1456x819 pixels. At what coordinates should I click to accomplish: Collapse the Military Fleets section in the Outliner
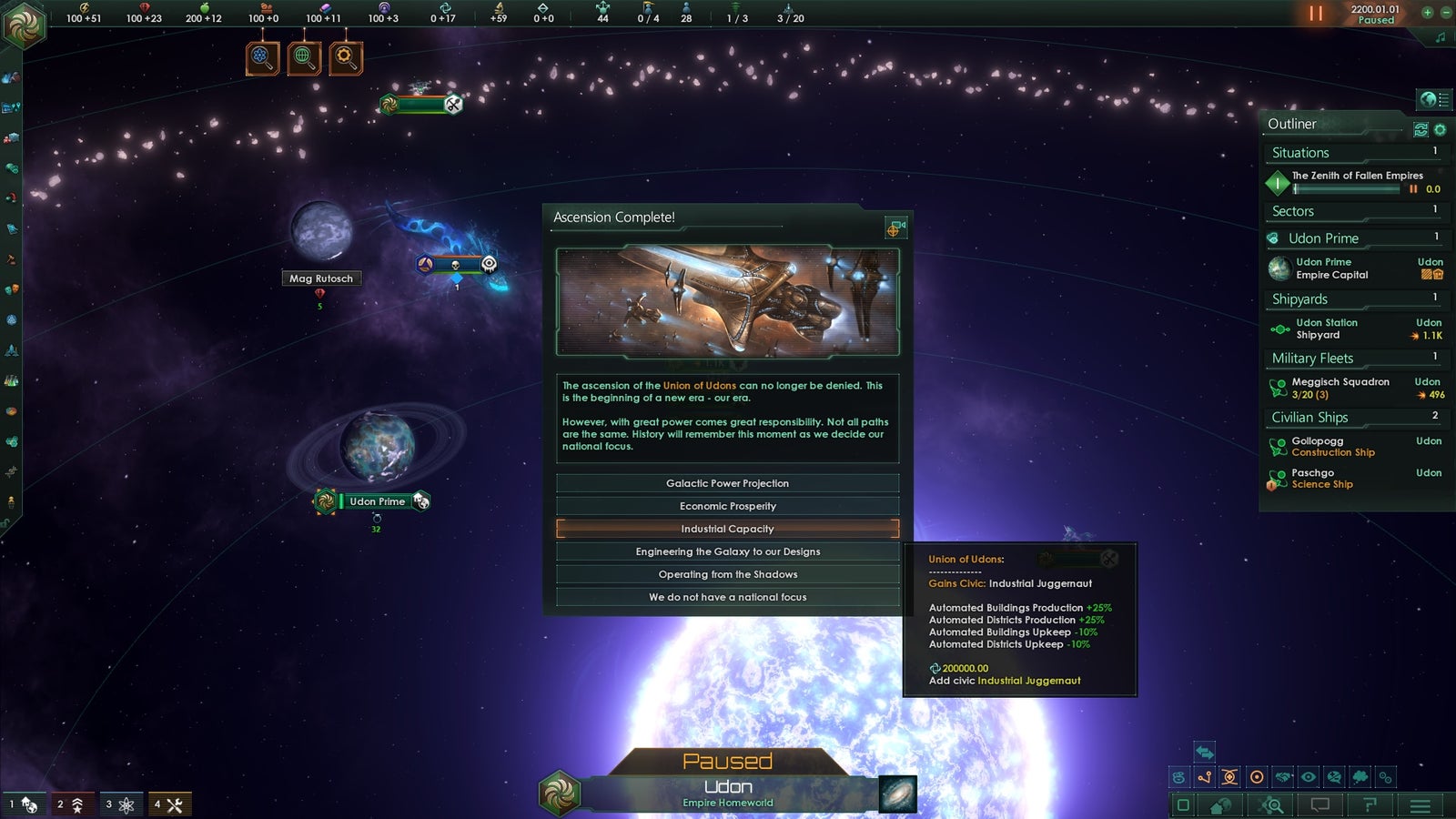(1312, 358)
